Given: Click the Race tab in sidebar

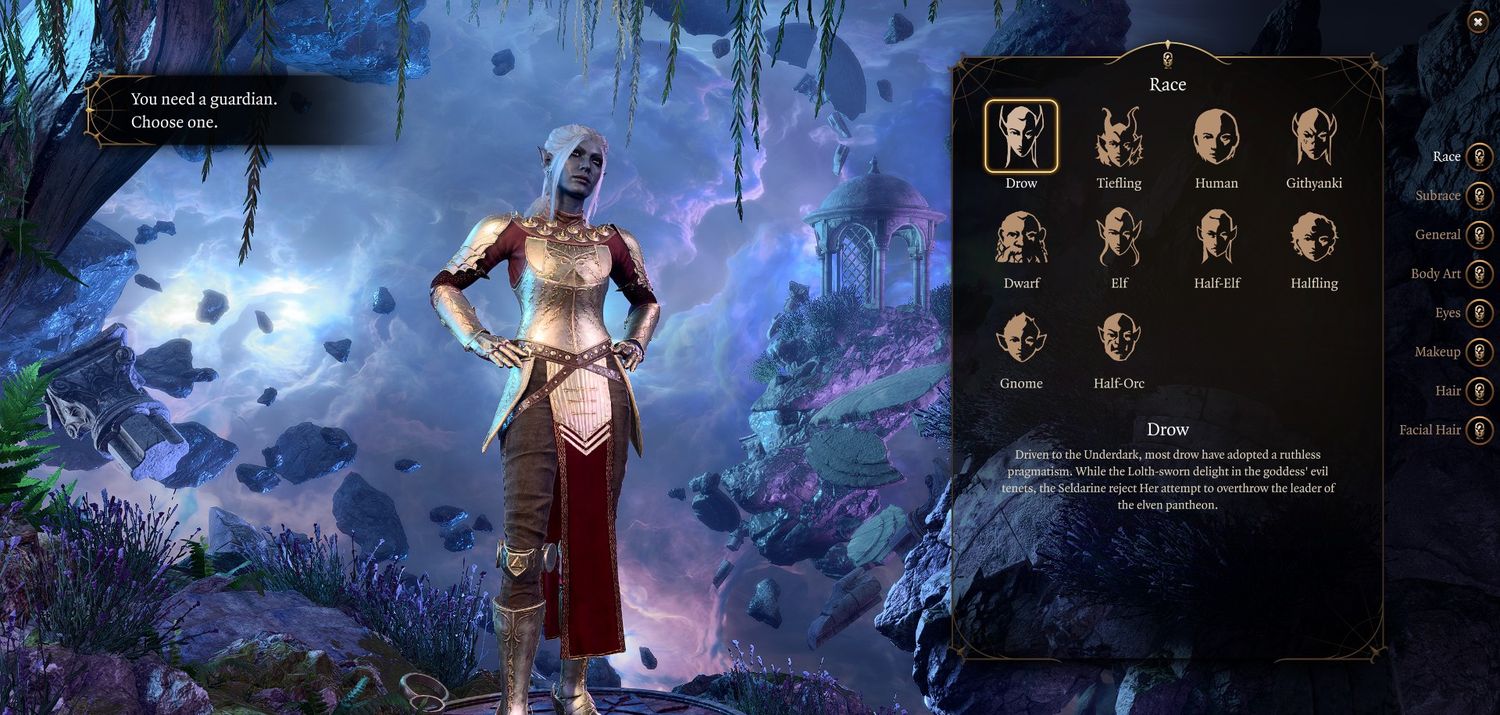Looking at the screenshot, I should (1479, 157).
